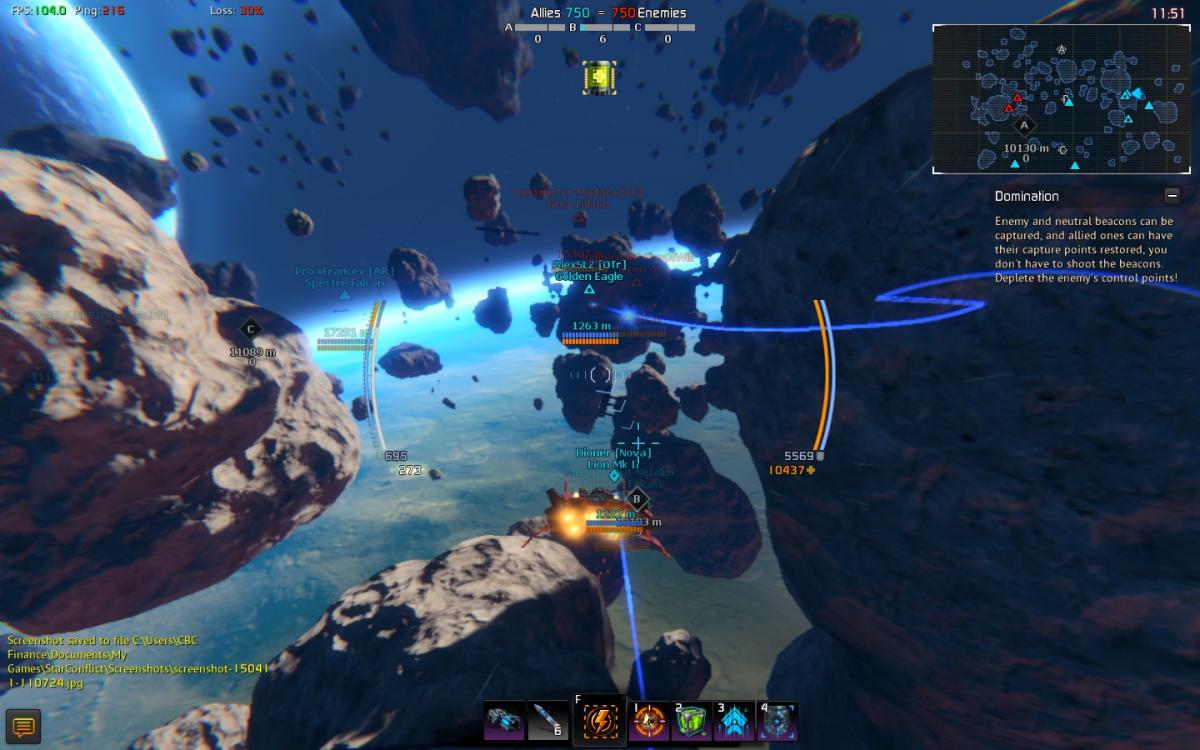Collapse the Domination objective panel
This screenshot has width=1200, height=750.
tap(1172, 196)
